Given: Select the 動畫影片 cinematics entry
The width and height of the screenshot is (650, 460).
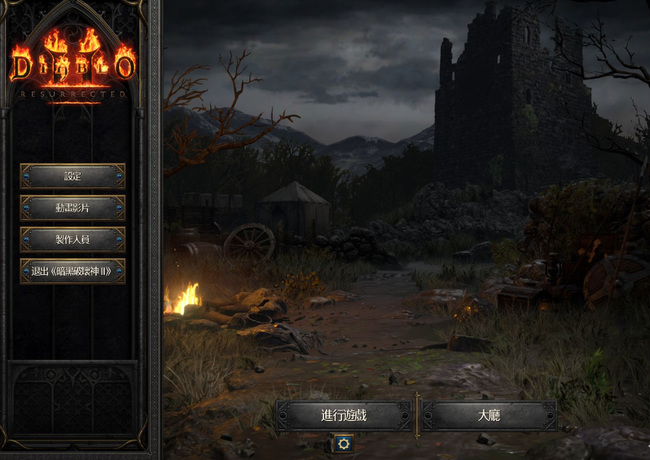Looking at the screenshot, I should click(x=72, y=208).
